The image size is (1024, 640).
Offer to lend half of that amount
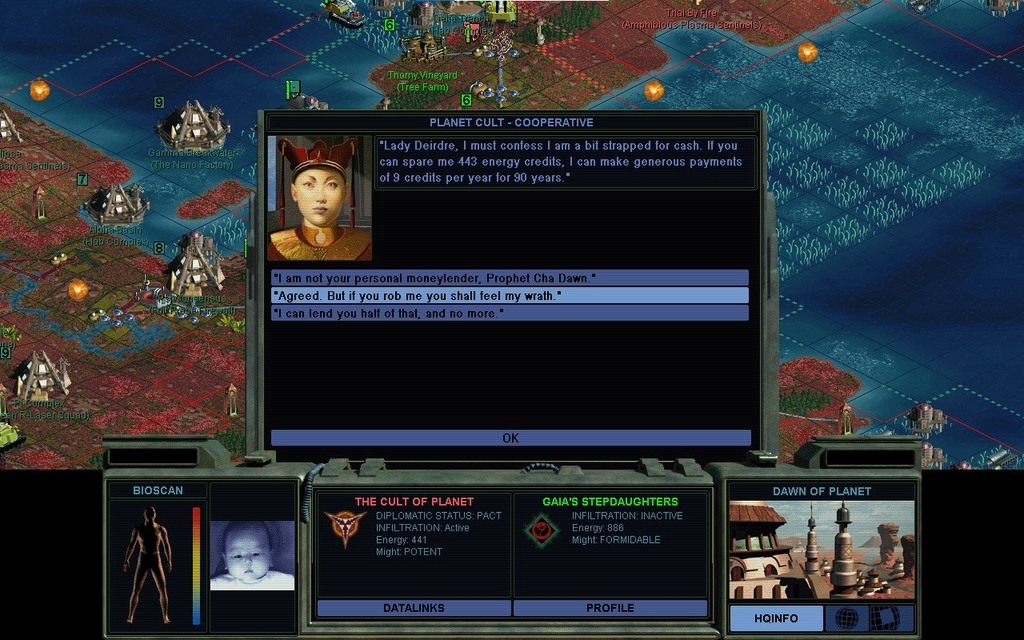click(x=510, y=314)
